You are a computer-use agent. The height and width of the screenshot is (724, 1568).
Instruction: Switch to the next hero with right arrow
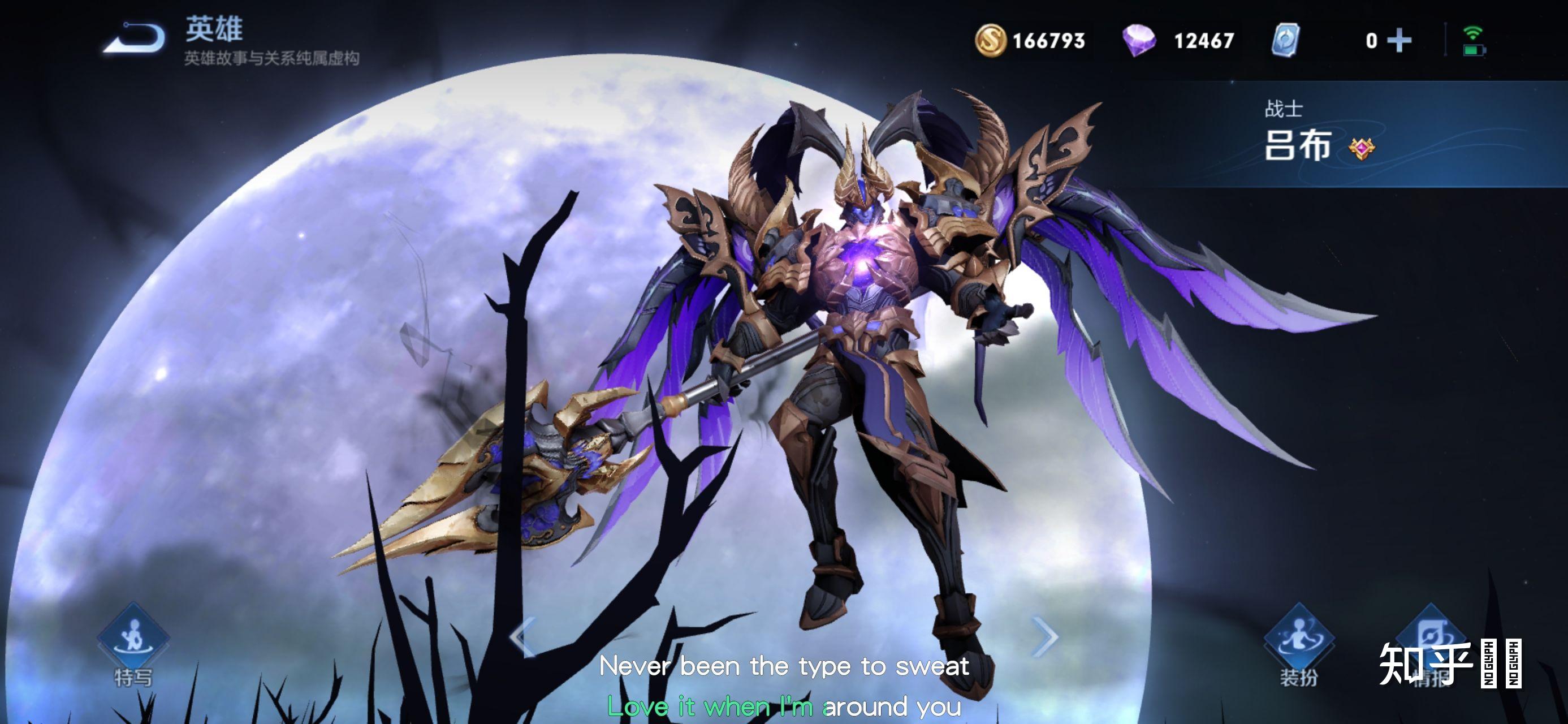[1046, 637]
